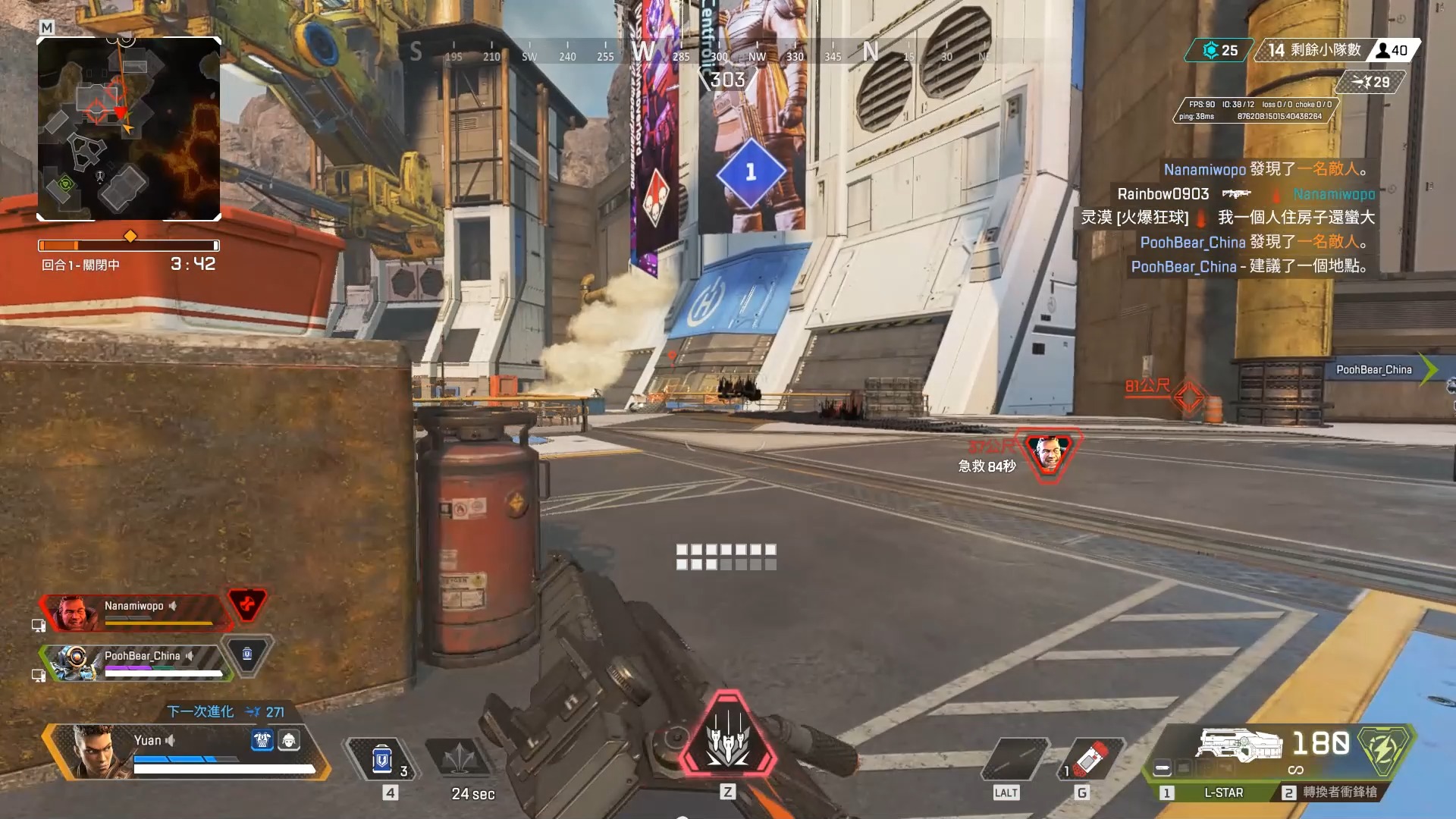Select PoohBear_China's teammate panel
Image resolution: width=1456 pixels, height=819 pixels.
click(x=136, y=661)
